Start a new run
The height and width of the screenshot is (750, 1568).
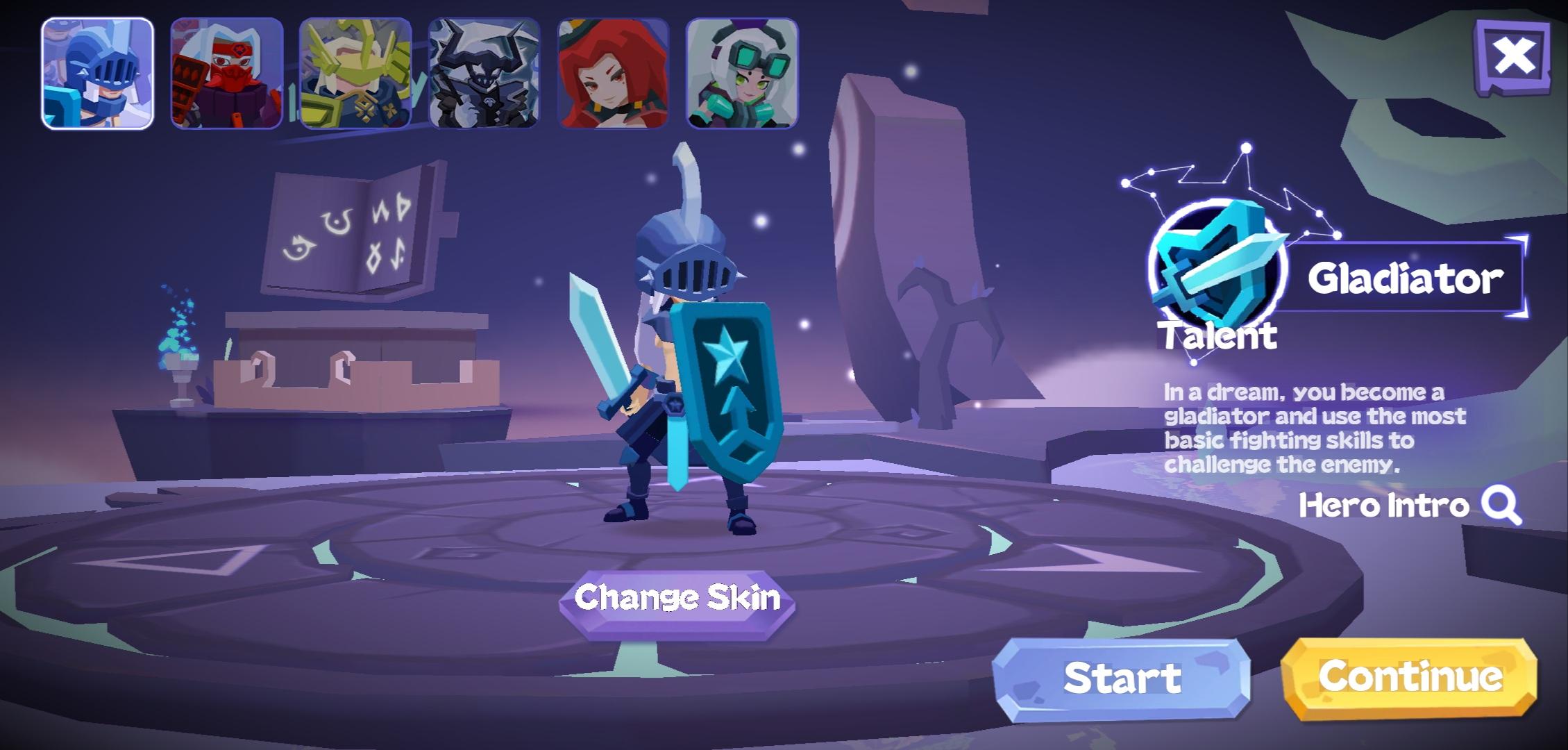click(1121, 678)
